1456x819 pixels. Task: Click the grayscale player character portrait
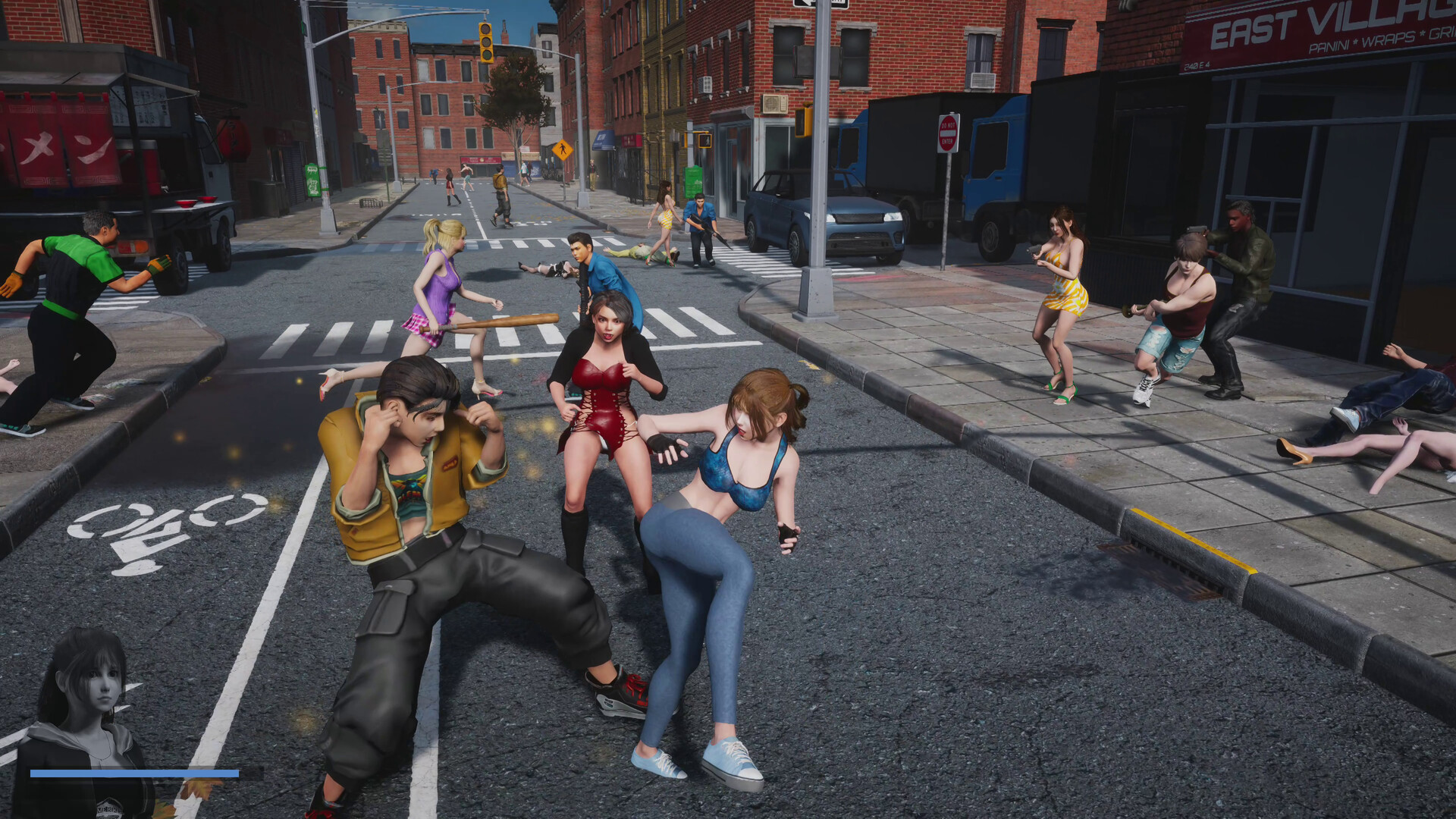(x=83, y=713)
